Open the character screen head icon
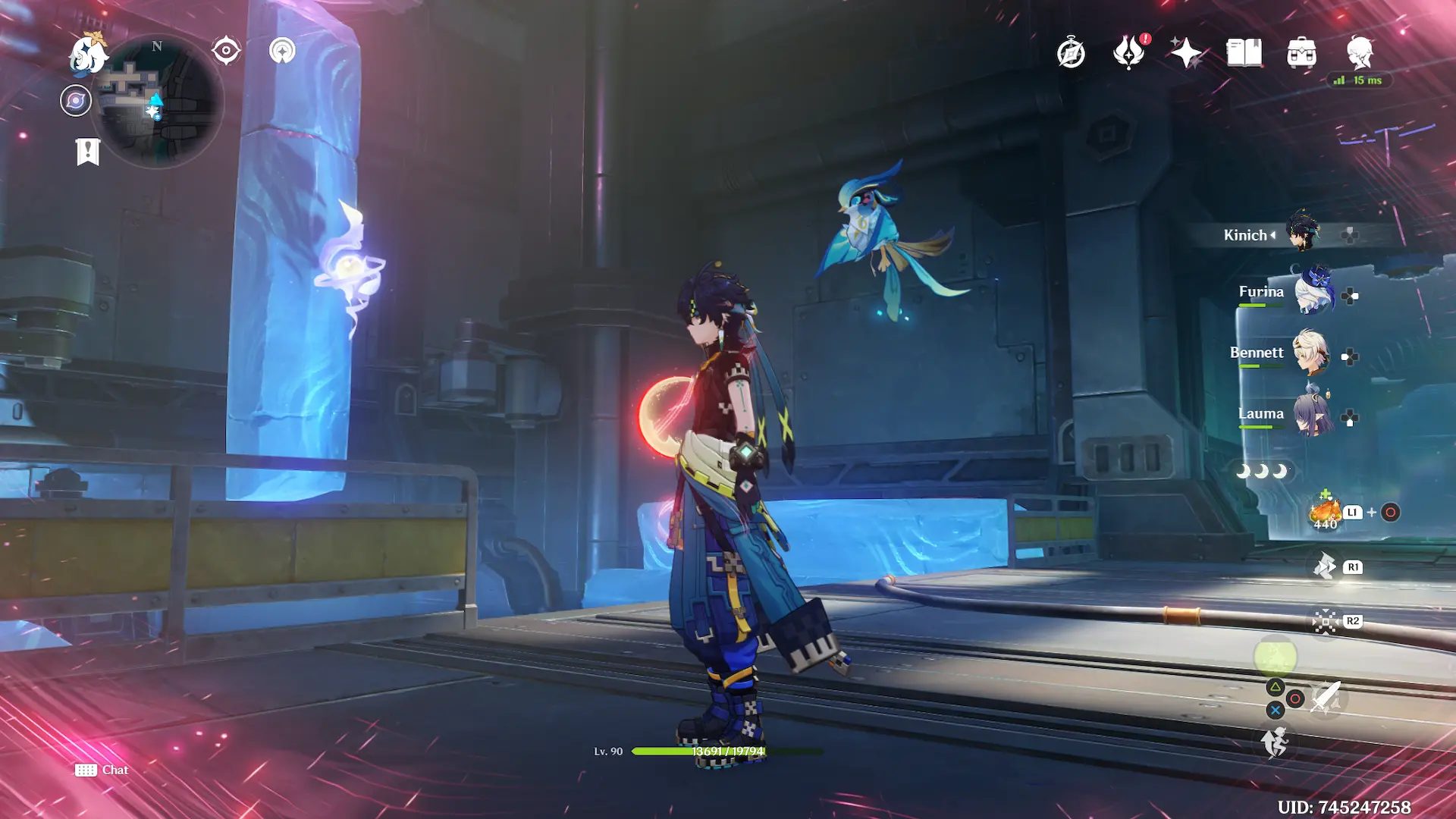 pyautogui.click(x=1360, y=53)
